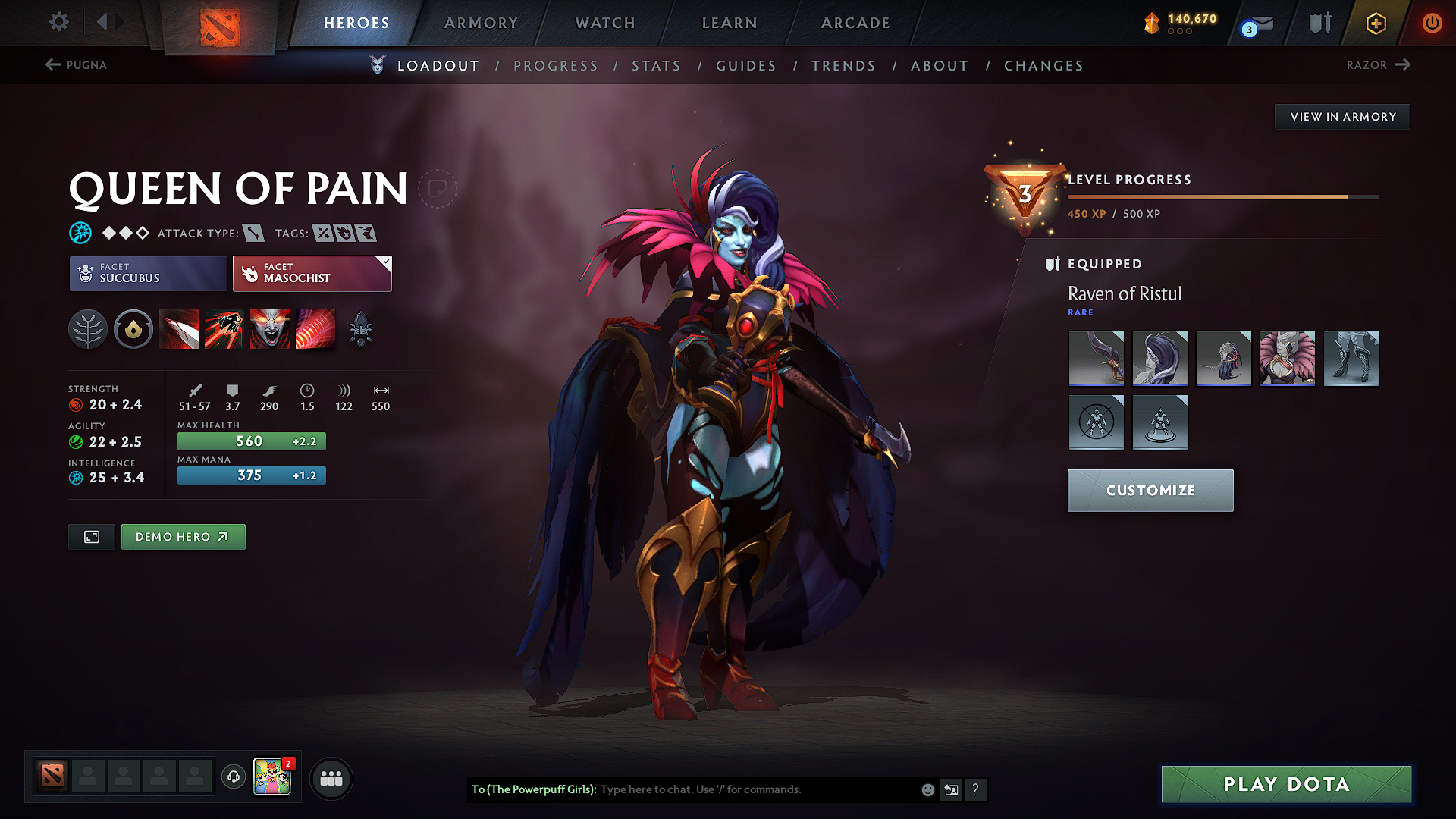Viewport: 1456px width, 819px height.
Task: Click the CUSTOMIZE button
Action: [1150, 490]
